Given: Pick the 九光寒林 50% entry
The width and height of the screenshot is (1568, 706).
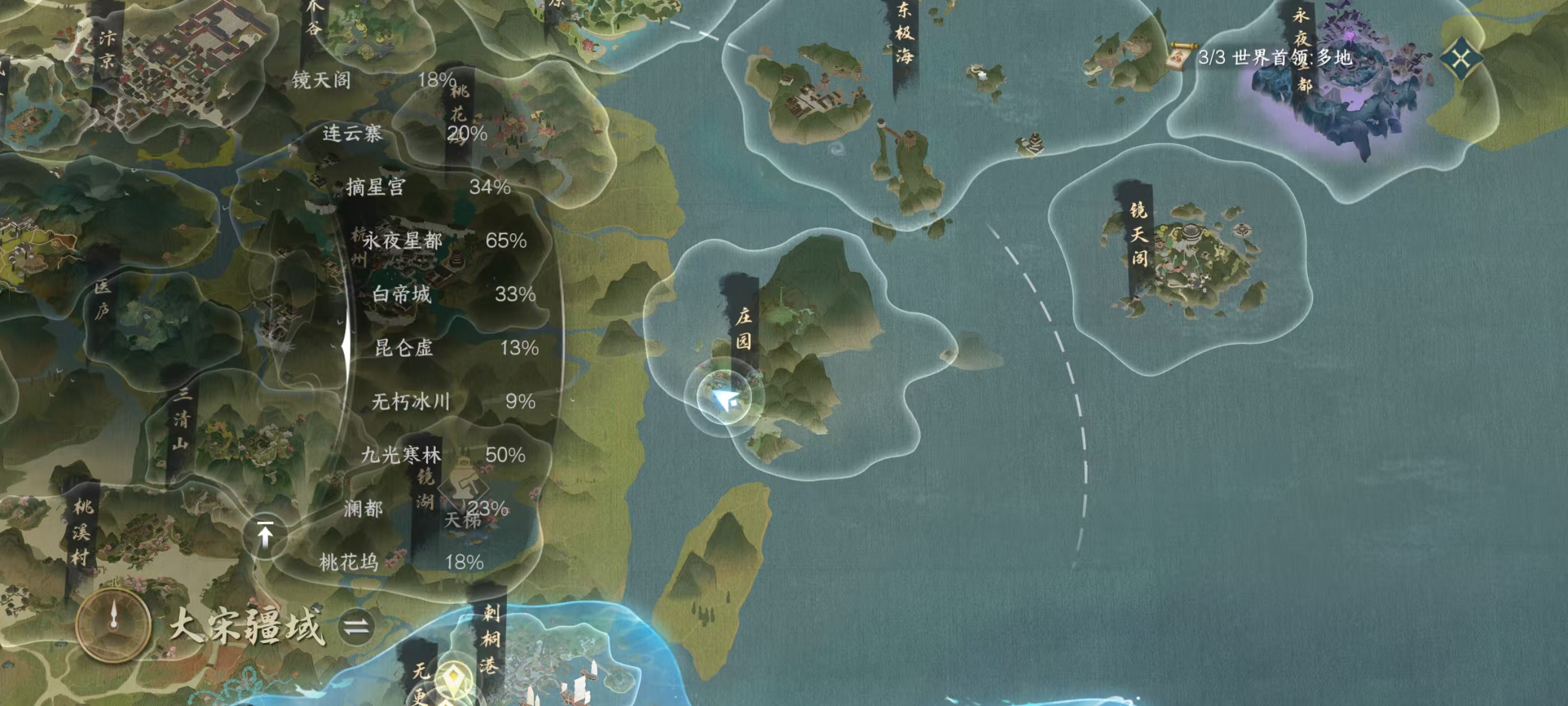Looking at the screenshot, I should pos(442,455).
